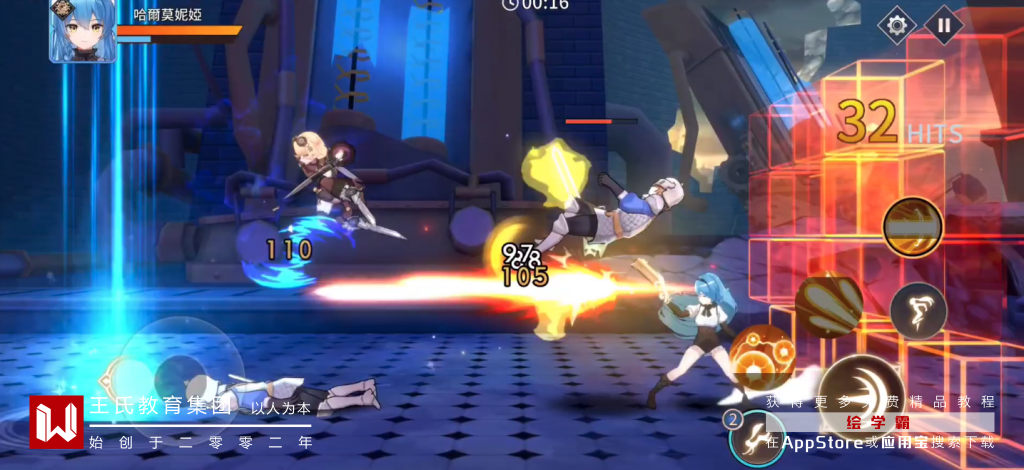Open the gear settings menu

(x=896, y=25)
